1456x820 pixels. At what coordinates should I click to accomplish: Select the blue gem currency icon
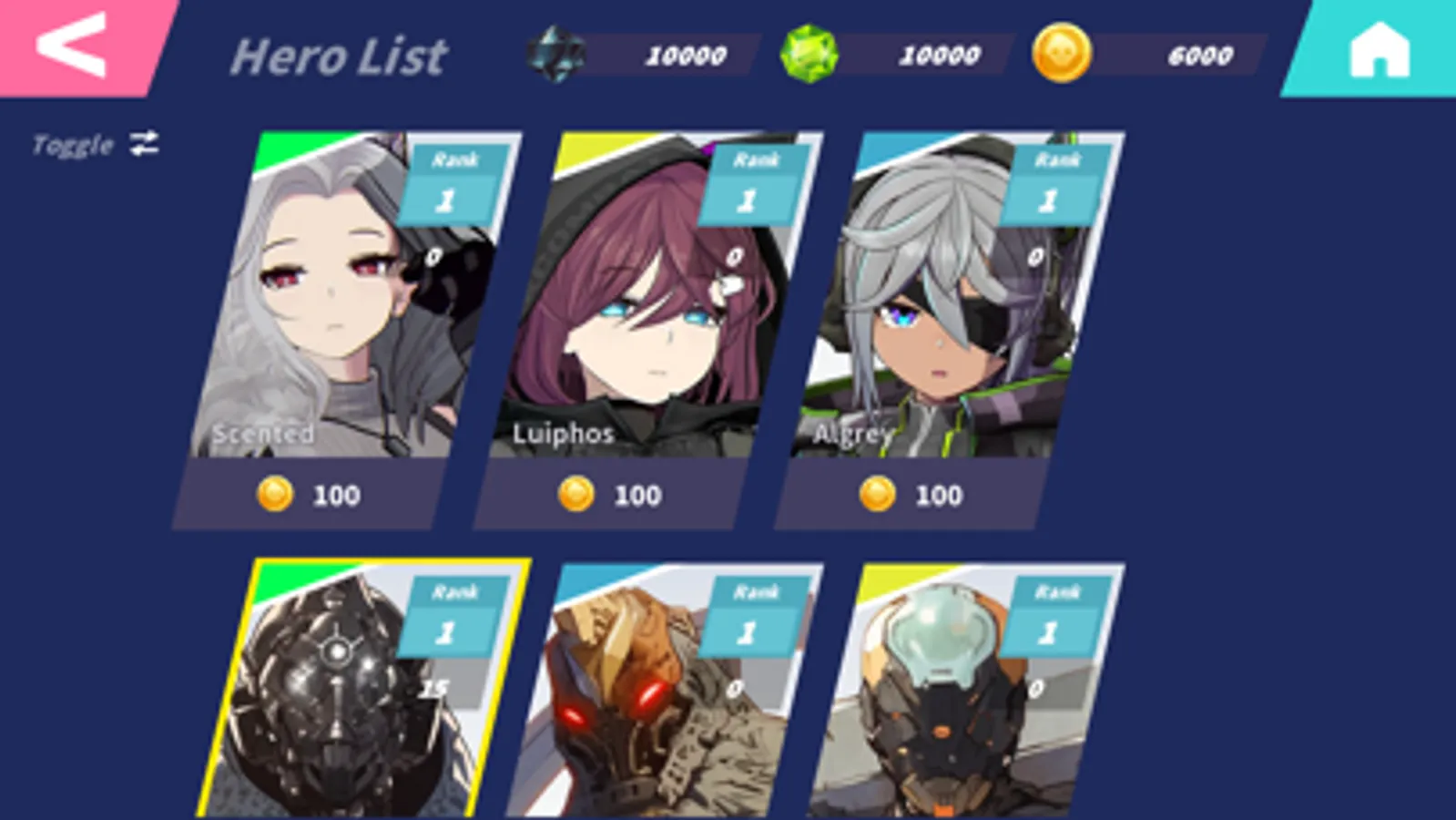click(x=556, y=52)
